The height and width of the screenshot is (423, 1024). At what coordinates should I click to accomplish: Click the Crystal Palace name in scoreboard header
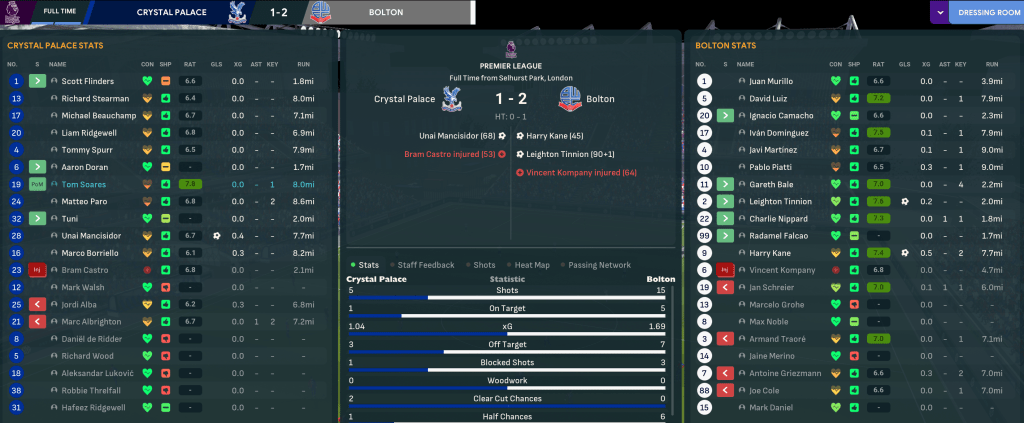[x=173, y=12]
